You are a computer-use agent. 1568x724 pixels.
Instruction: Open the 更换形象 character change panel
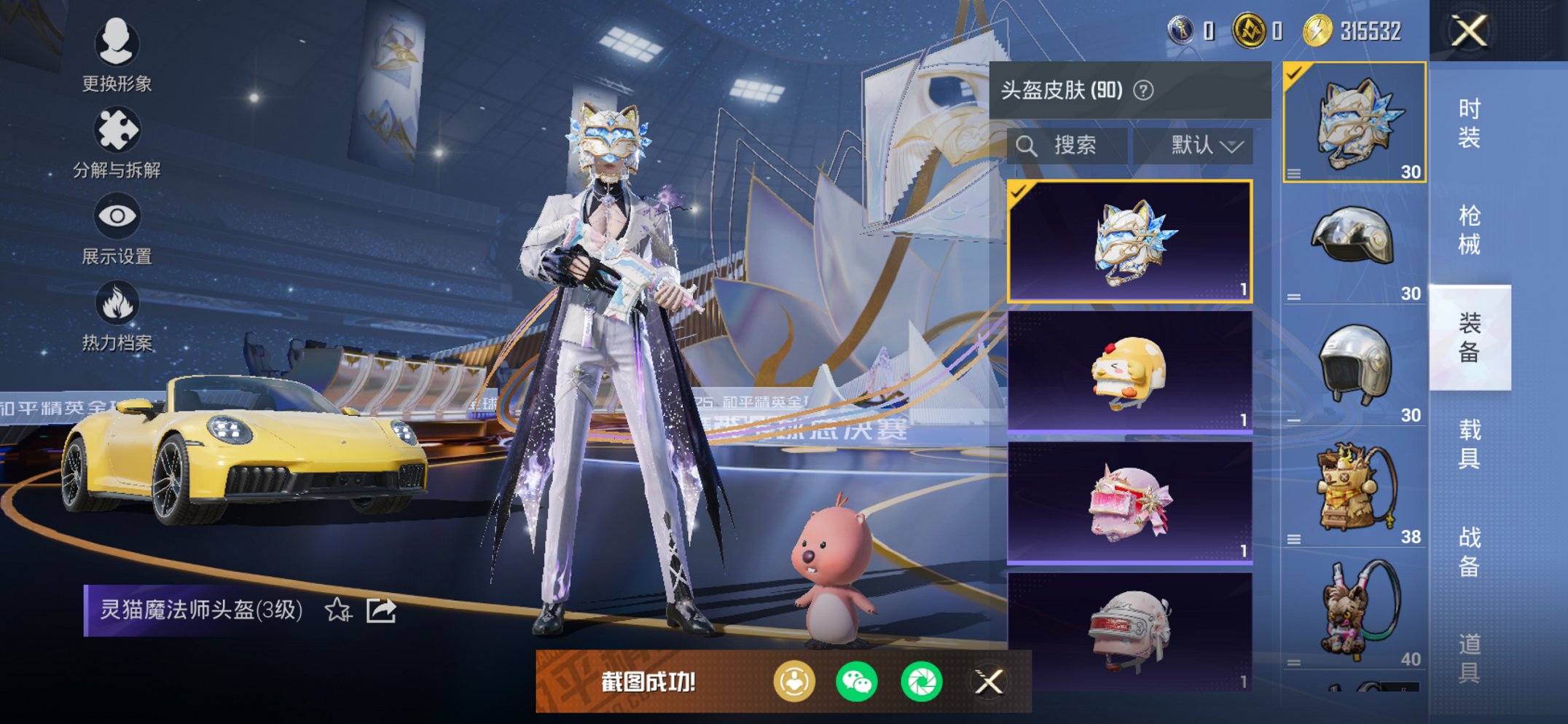coord(117,58)
